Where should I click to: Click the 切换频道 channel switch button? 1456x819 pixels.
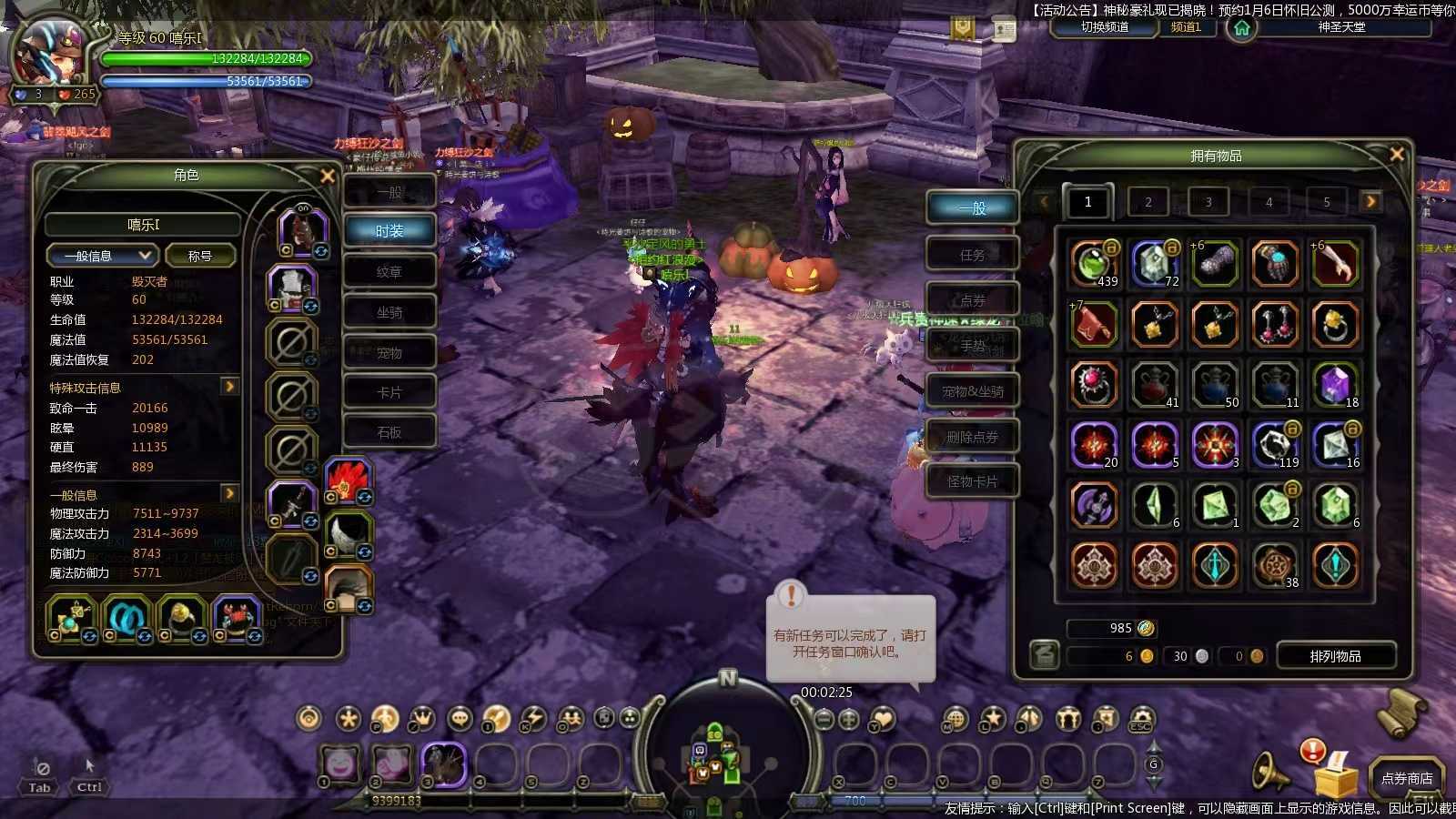pos(1105,27)
